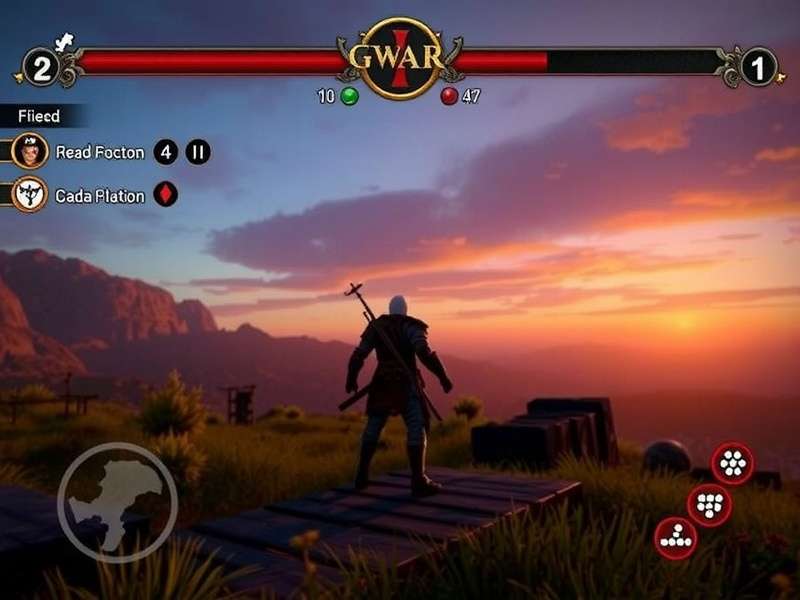This screenshot has height=600, width=800.
Task: Activate the dot pyramid ability
Action: pyautogui.click(x=676, y=537)
